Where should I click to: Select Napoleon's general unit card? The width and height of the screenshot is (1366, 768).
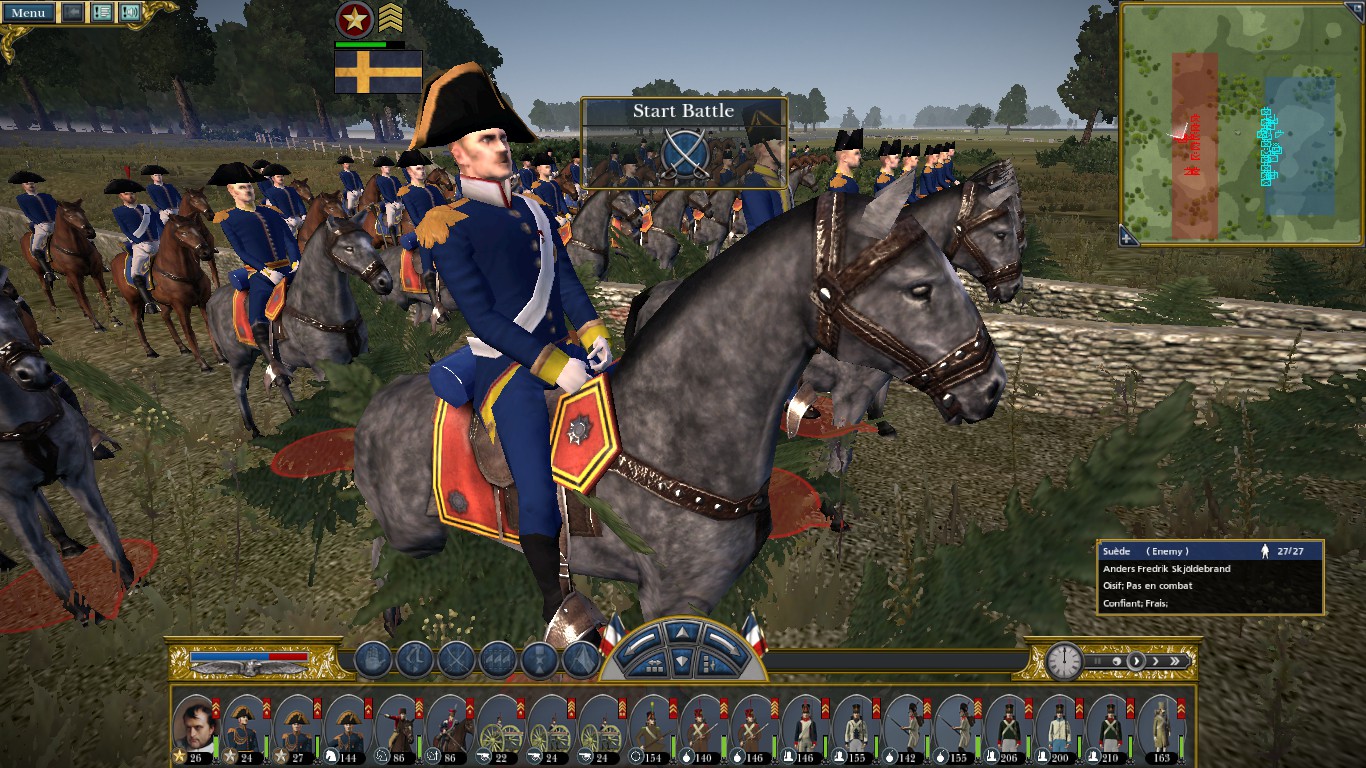pos(196,726)
